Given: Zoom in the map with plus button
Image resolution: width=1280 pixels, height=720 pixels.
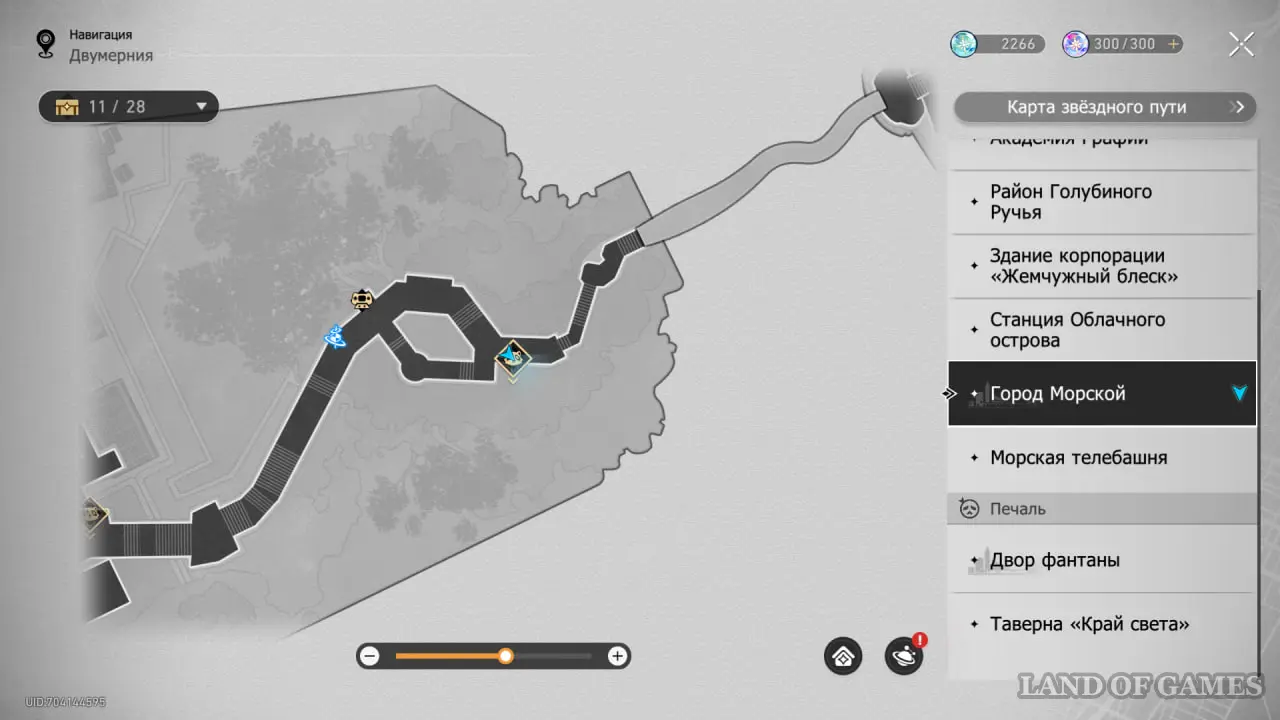Looking at the screenshot, I should (x=618, y=656).
